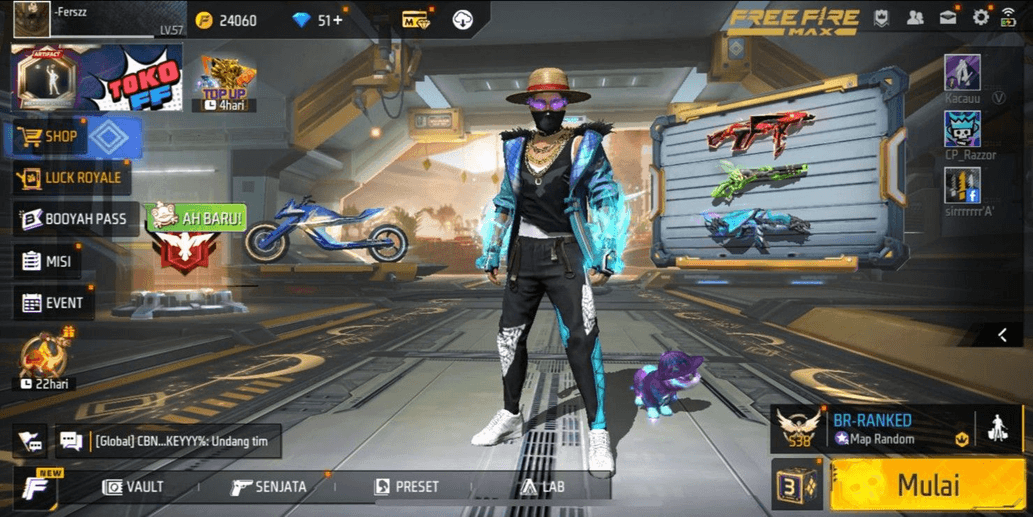Switch to the VAULT tab
1033x517 pixels.
pos(133,487)
